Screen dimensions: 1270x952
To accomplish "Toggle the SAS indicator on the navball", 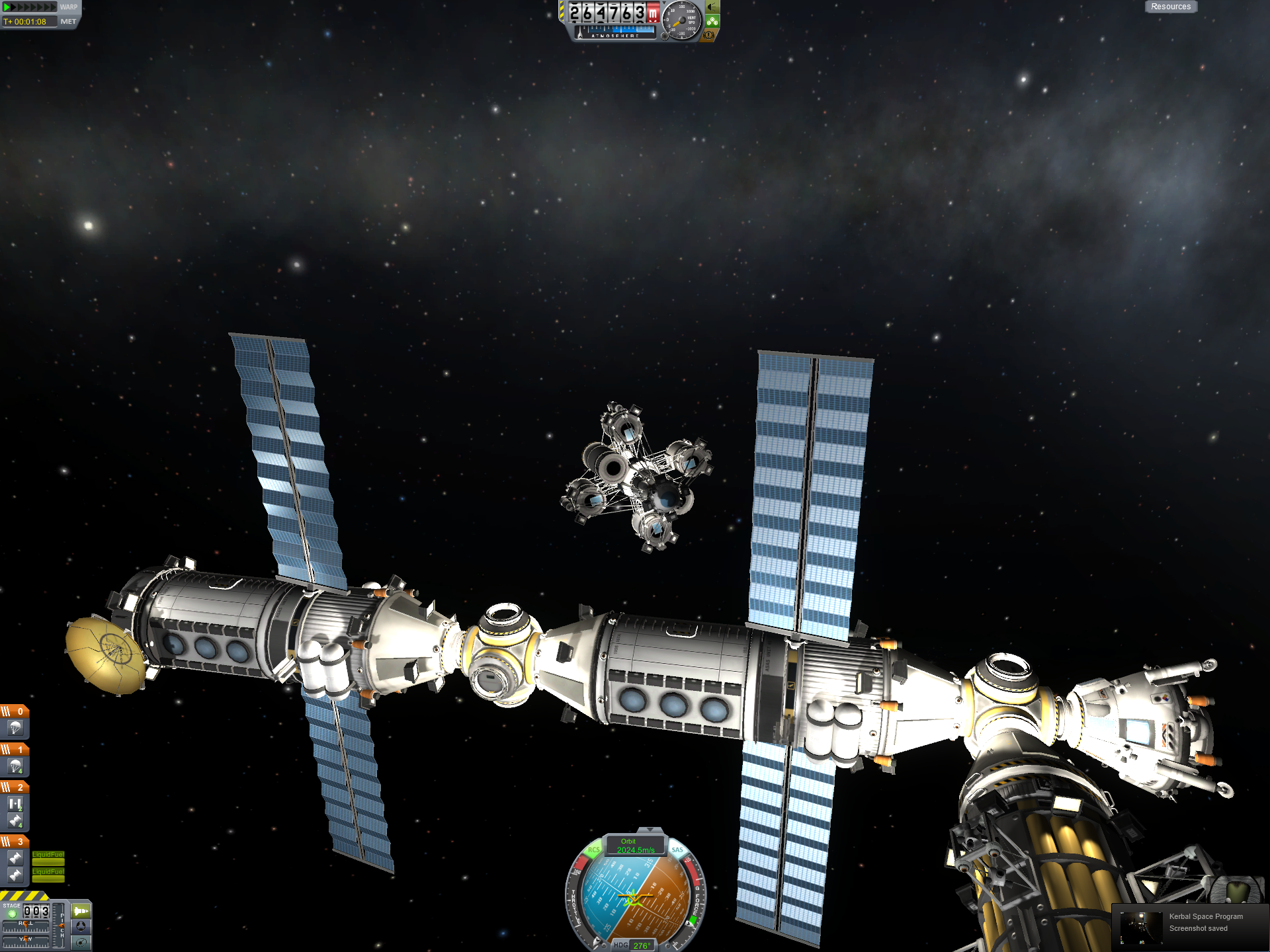I will [x=677, y=850].
